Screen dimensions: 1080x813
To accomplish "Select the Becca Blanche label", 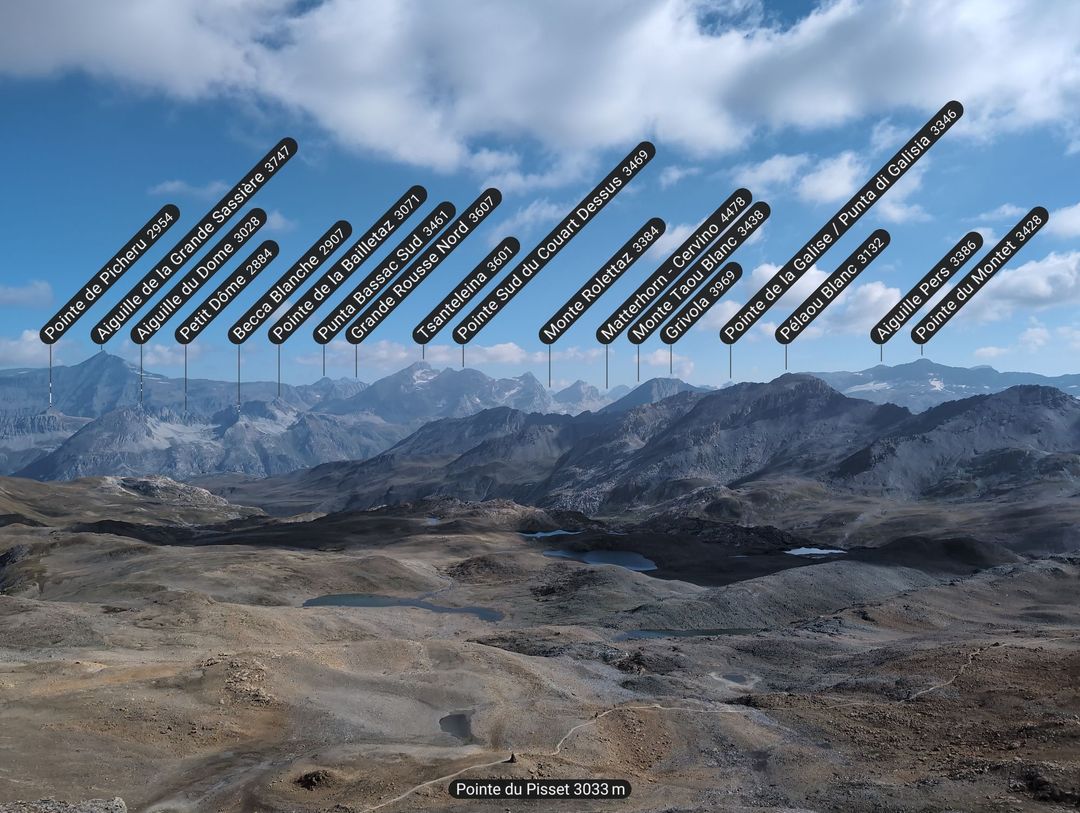I will click(289, 283).
